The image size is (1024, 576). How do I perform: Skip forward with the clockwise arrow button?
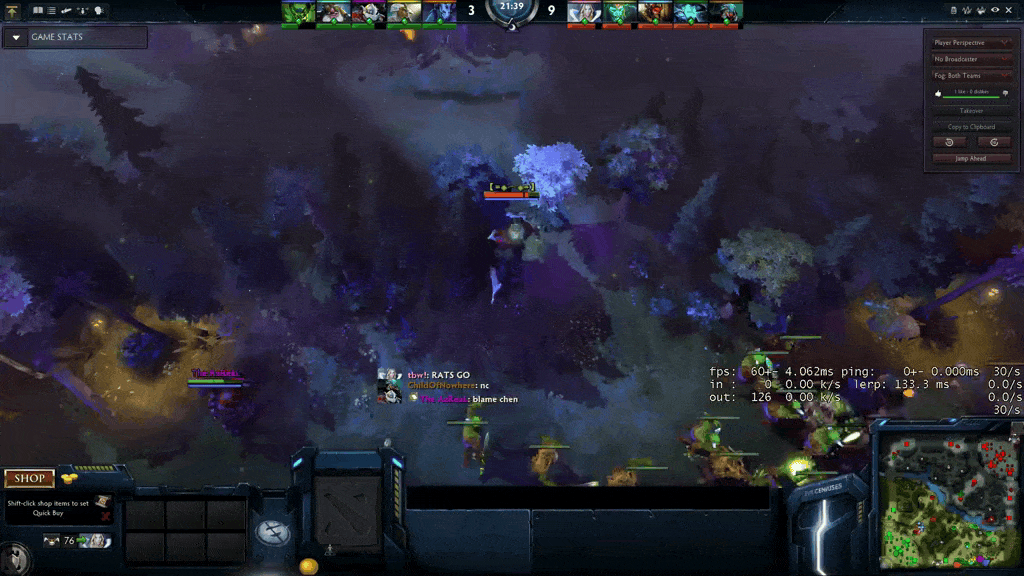click(x=994, y=142)
